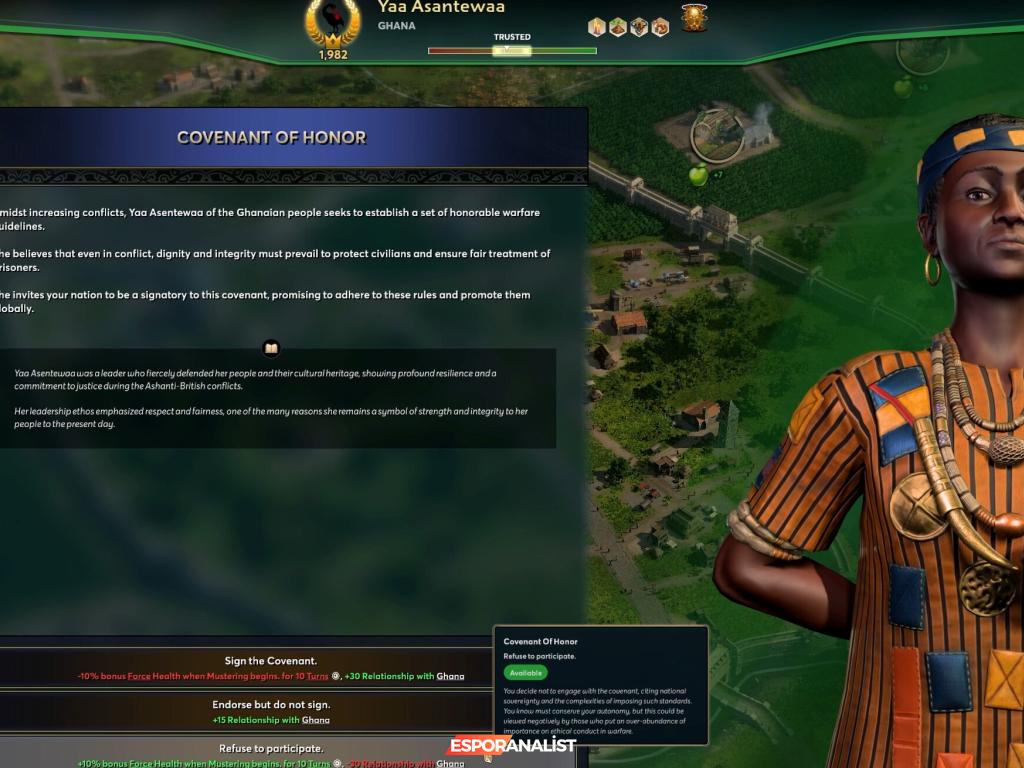Open the golden mask badge icon
This screenshot has height=768, width=1024.
click(x=694, y=18)
